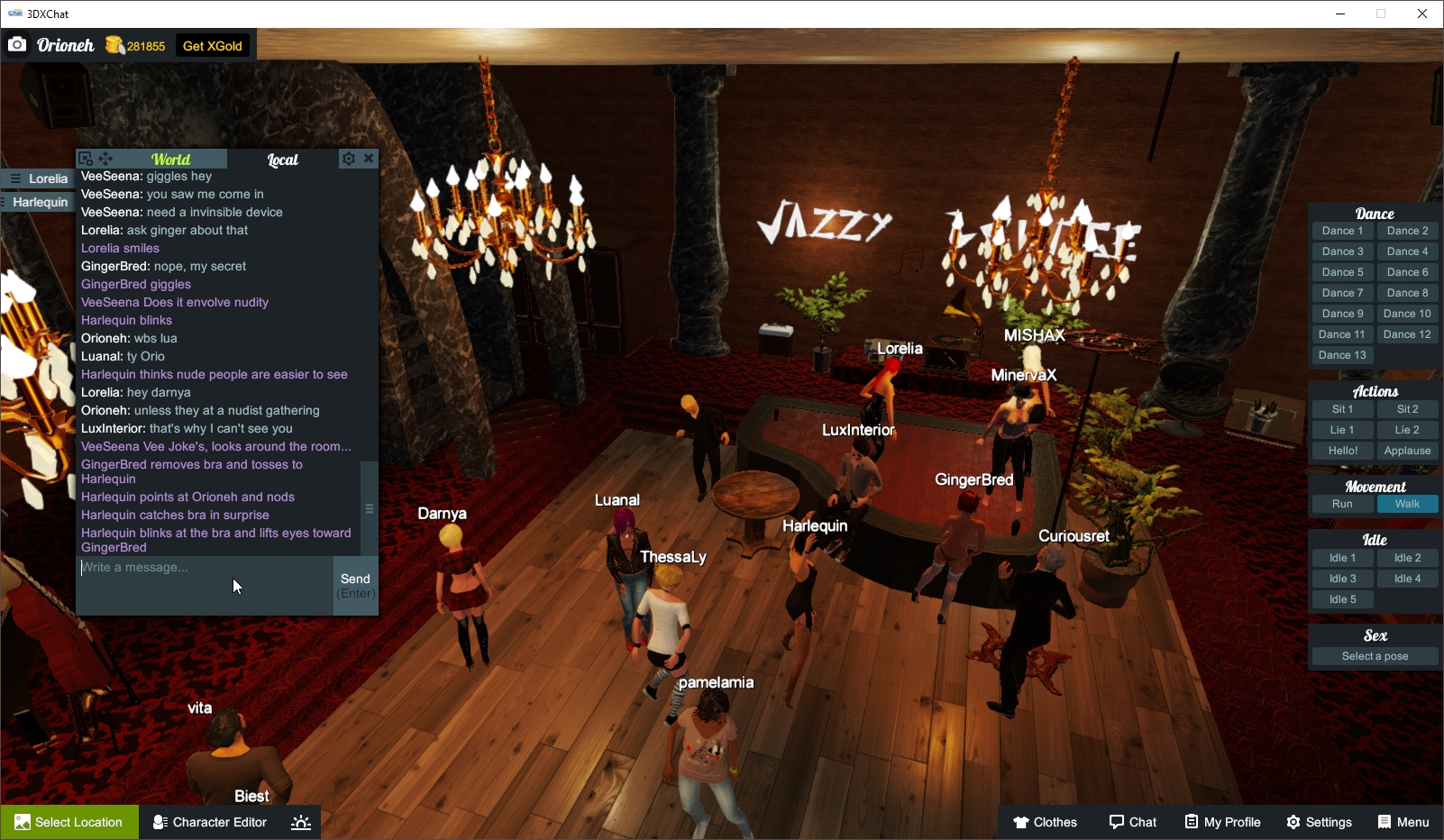This screenshot has width=1444, height=840.
Task: Take a screenshot with the camera icon
Action: pos(17,44)
